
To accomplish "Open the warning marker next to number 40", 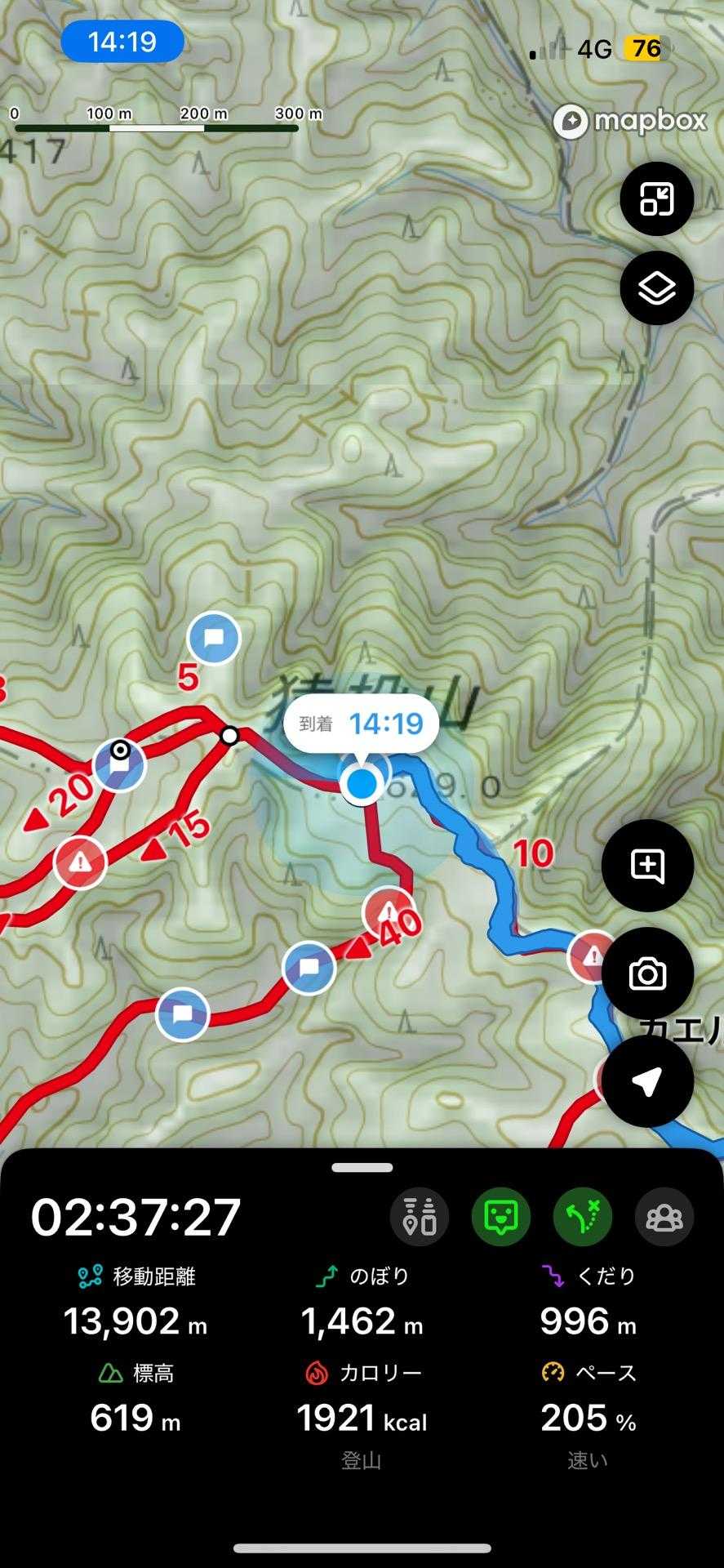I will (x=388, y=911).
